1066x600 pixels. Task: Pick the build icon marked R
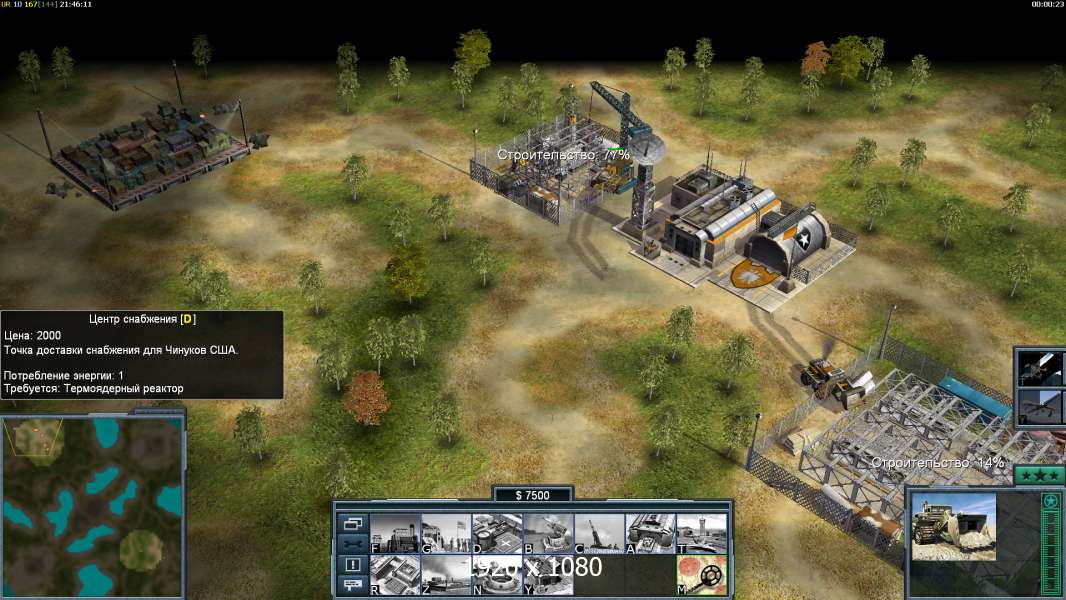click(395, 574)
